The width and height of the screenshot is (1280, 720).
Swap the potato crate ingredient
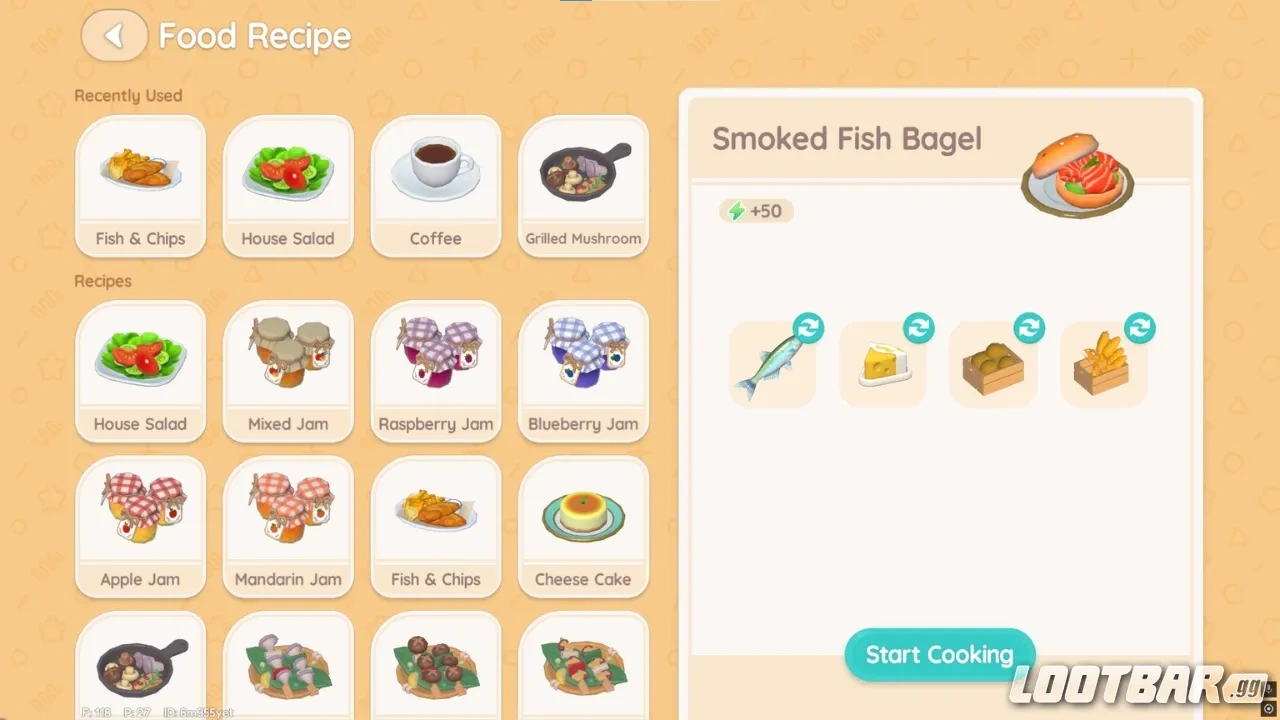1030,327
